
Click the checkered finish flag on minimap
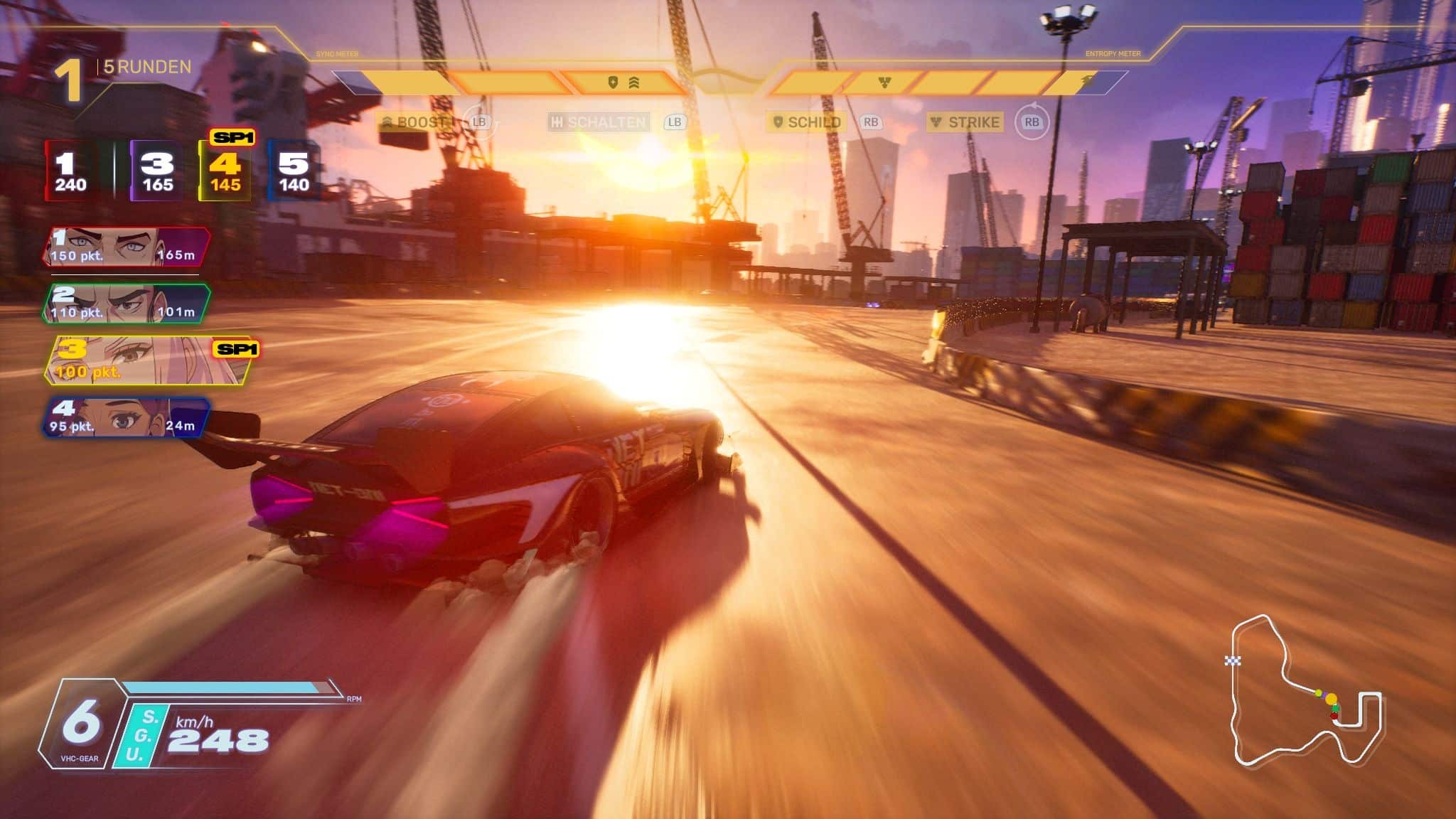click(x=1233, y=660)
